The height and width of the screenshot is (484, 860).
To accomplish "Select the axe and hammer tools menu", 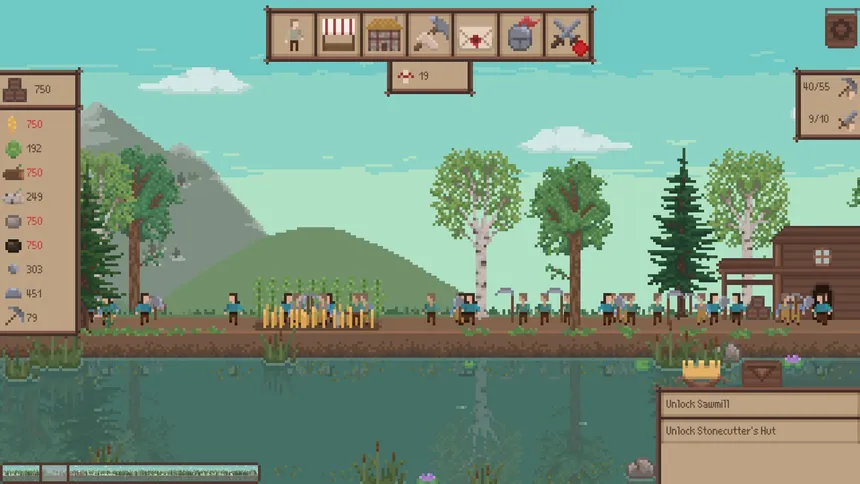I will point(429,35).
